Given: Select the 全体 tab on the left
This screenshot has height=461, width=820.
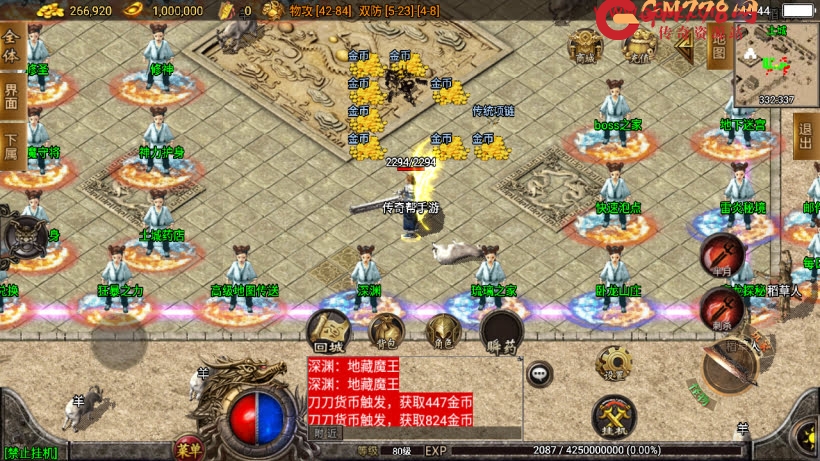Looking at the screenshot, I should pyautogui.click(x=11, y=47).
